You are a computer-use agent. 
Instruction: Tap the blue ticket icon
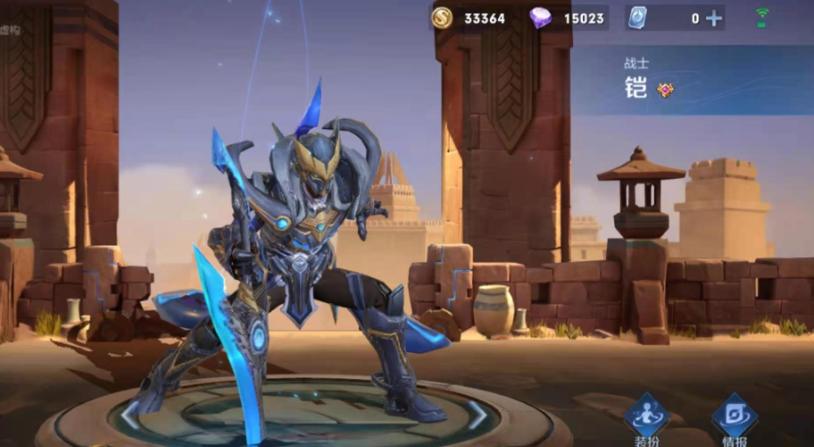pyautogui.click(x=637, y=18)
